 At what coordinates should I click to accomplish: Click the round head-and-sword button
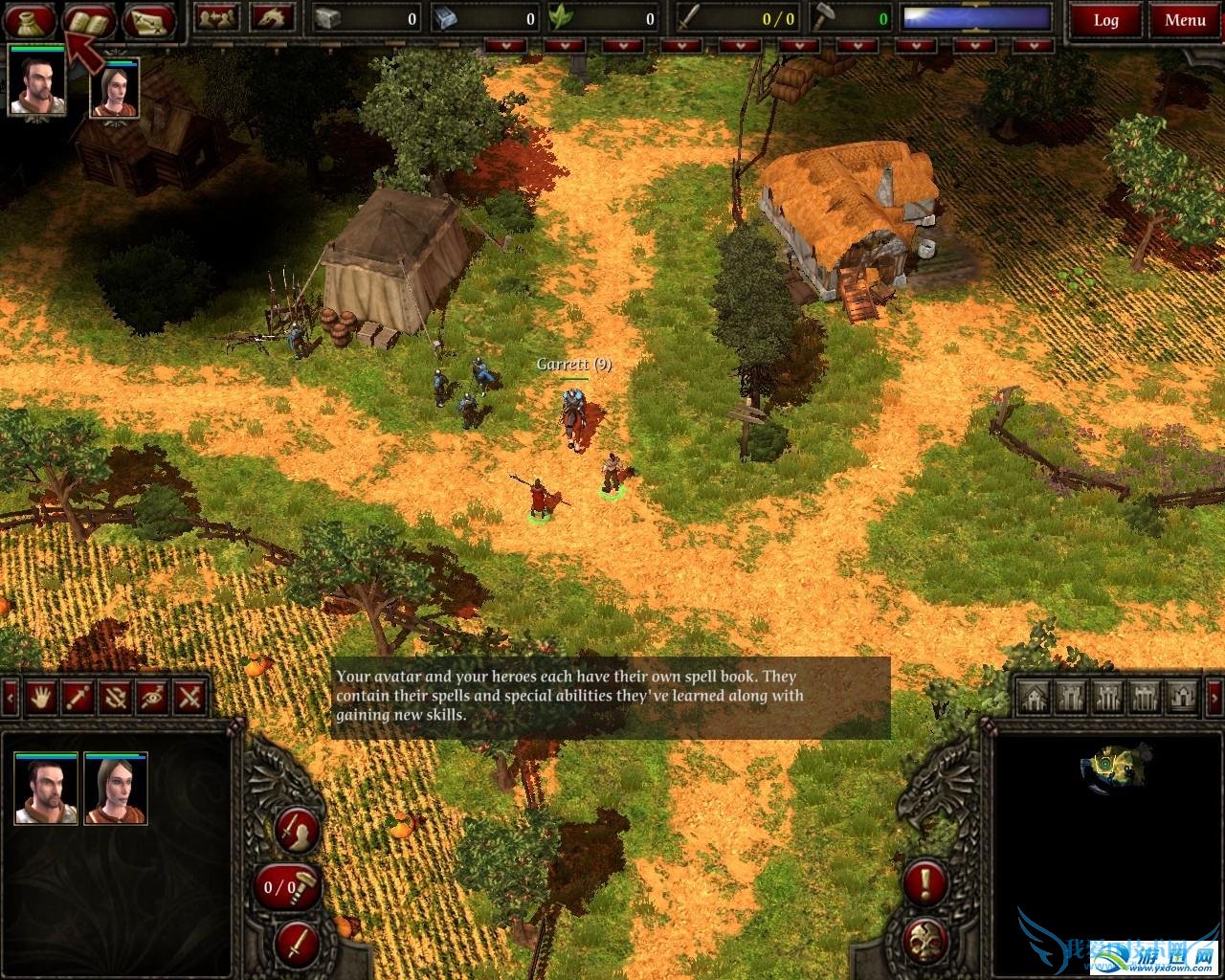pos(297,829)
